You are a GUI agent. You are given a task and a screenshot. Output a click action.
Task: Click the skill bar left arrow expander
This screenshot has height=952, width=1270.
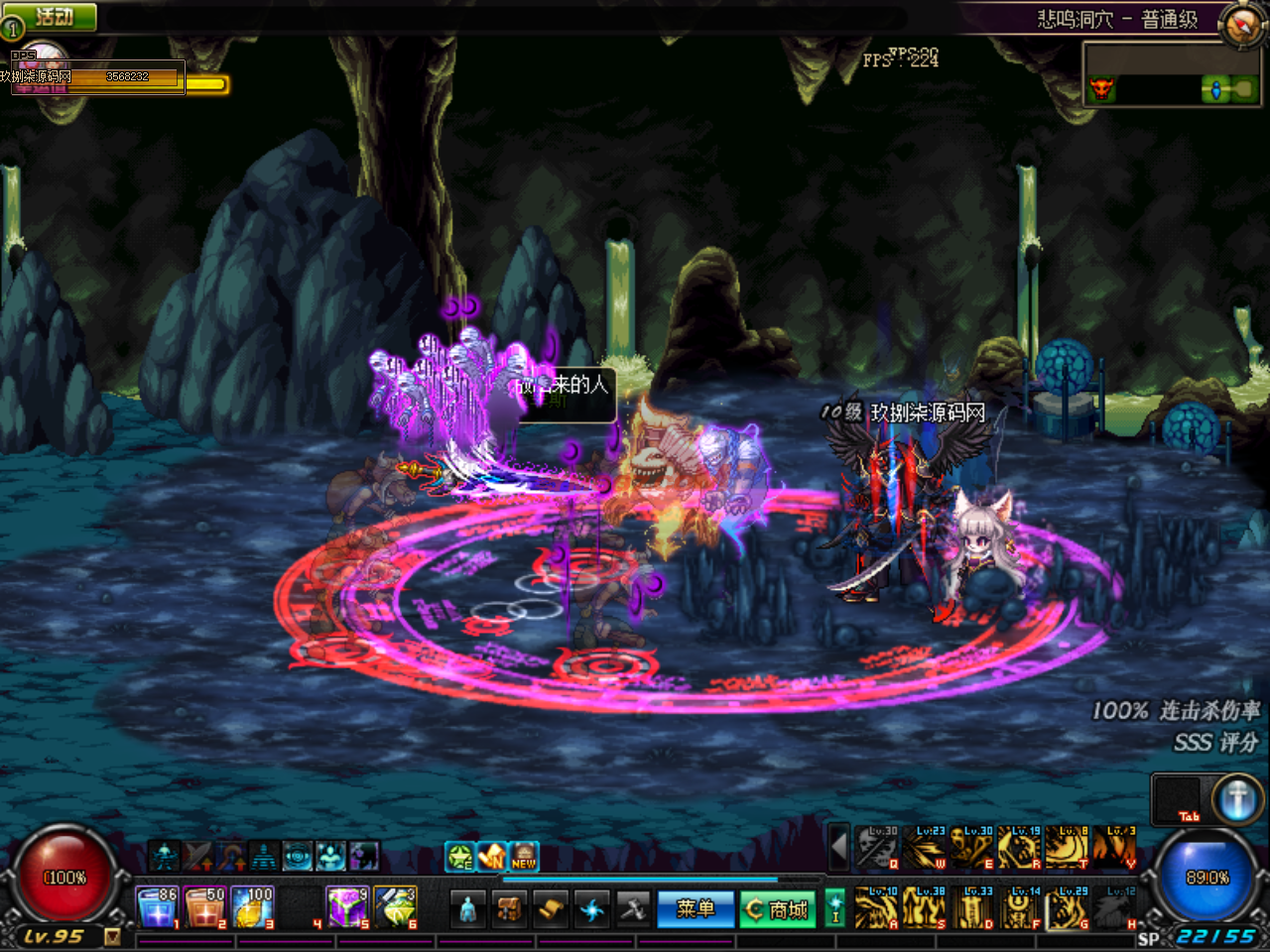pyautogui.click(x=838, y=847)
